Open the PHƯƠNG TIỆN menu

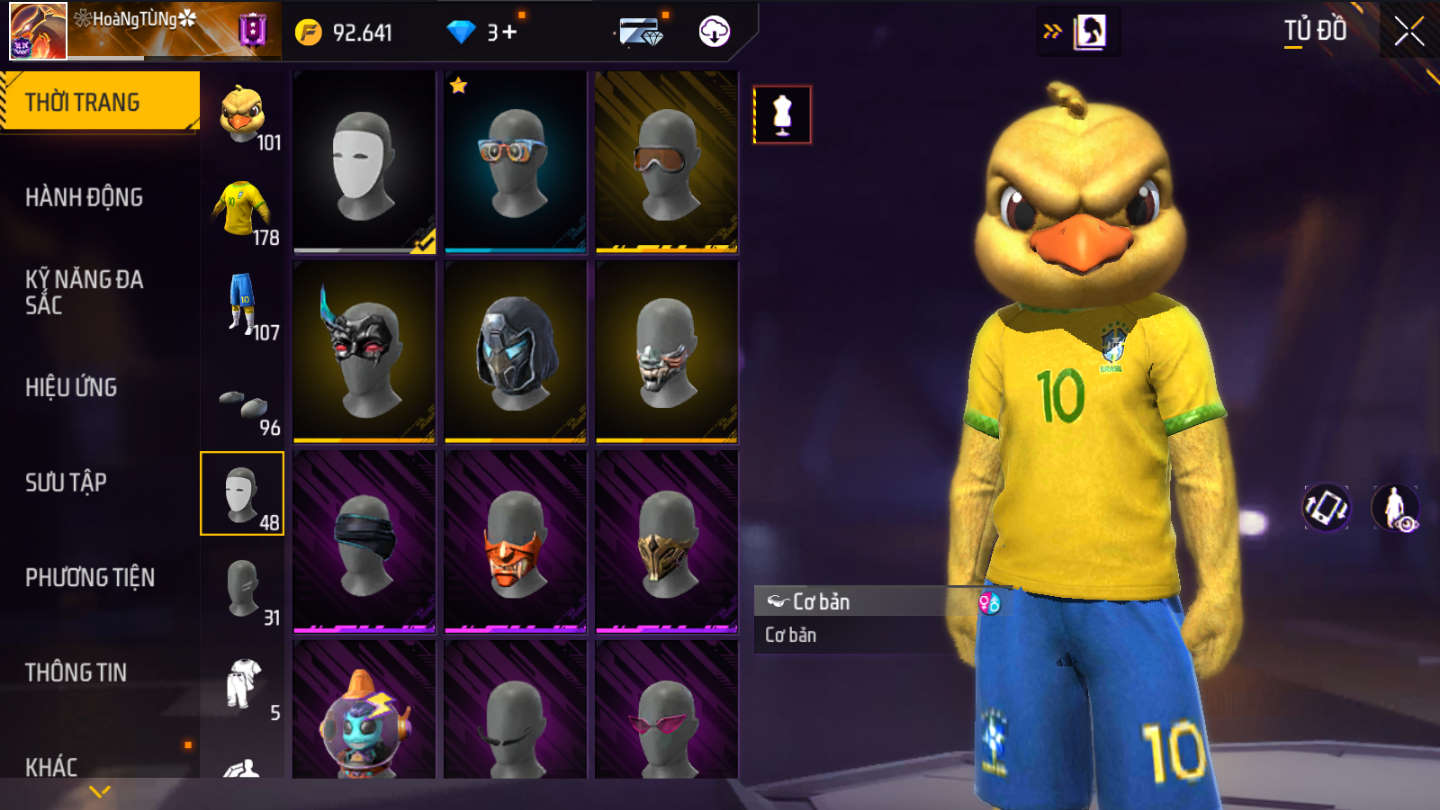click(x=90, y=577)
